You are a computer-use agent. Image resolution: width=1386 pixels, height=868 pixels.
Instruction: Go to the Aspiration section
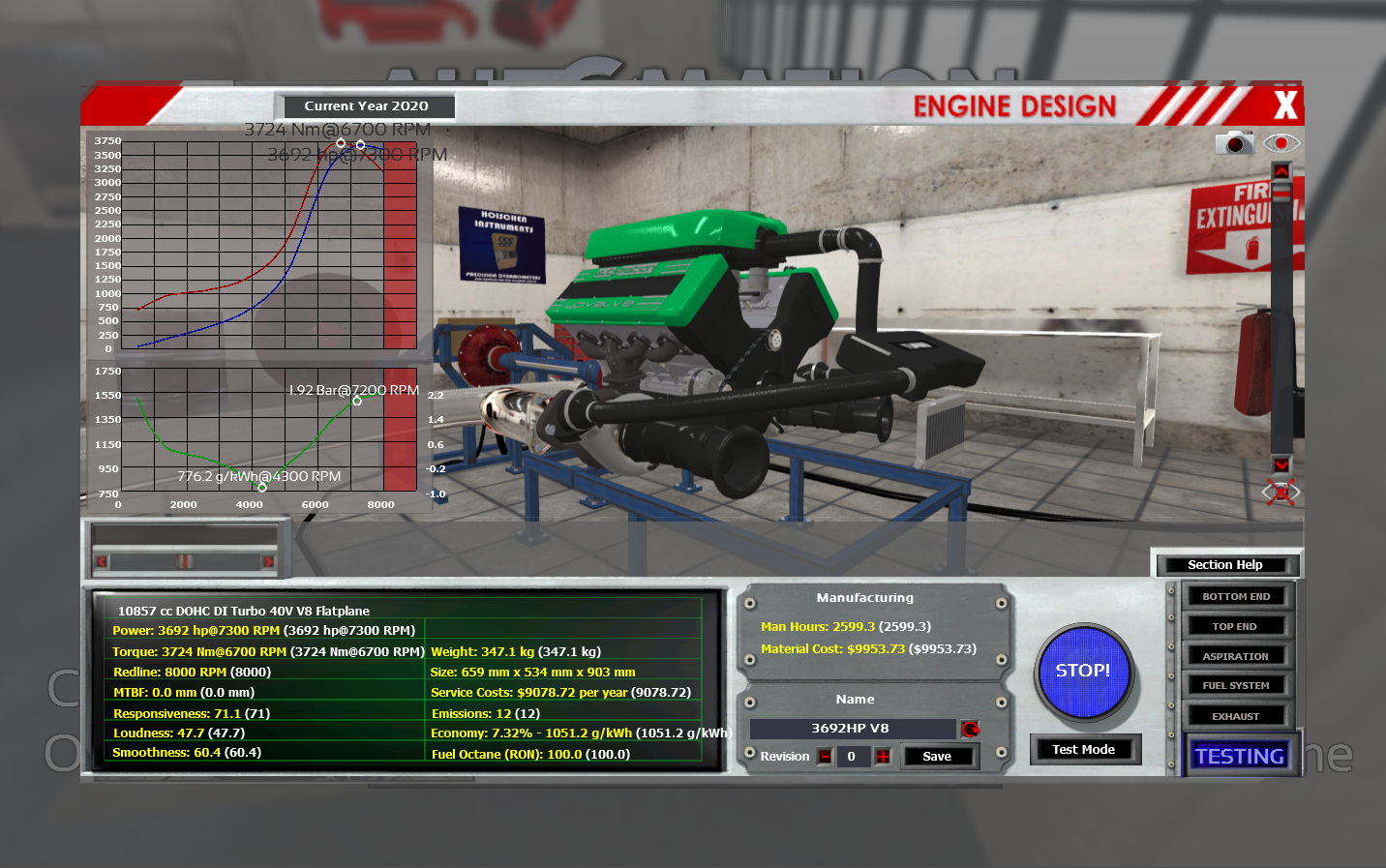tap(1235, 657)
